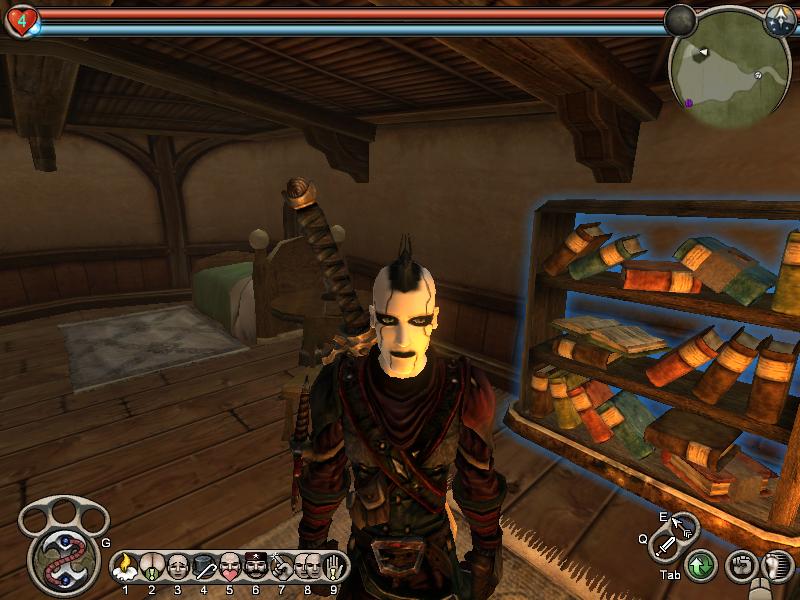Activate the heart flirt expression
Viewport: 800px width, 600px height.
230,568
